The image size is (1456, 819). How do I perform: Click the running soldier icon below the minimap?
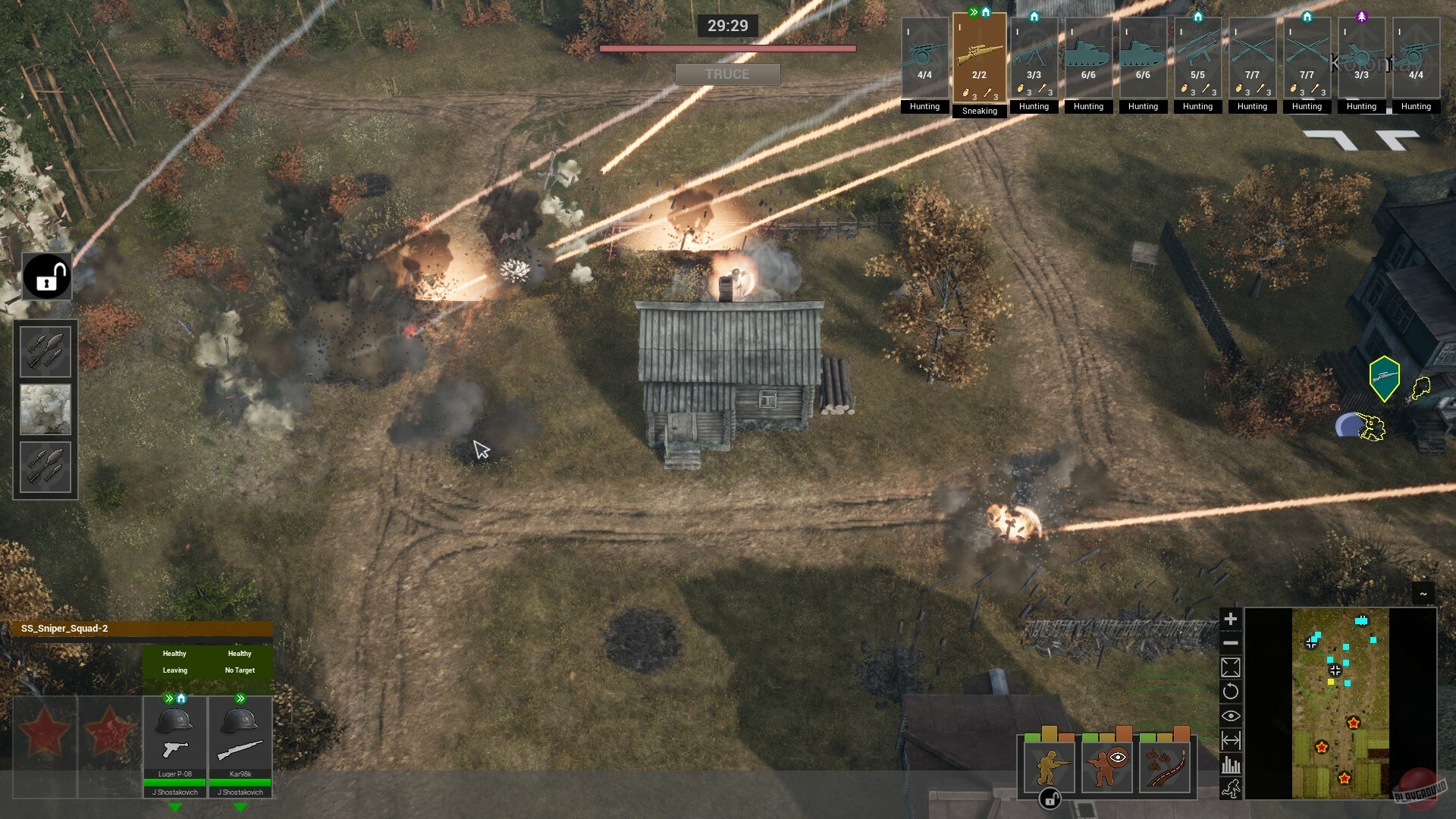pyautogui.click(x=1231, y=790)
